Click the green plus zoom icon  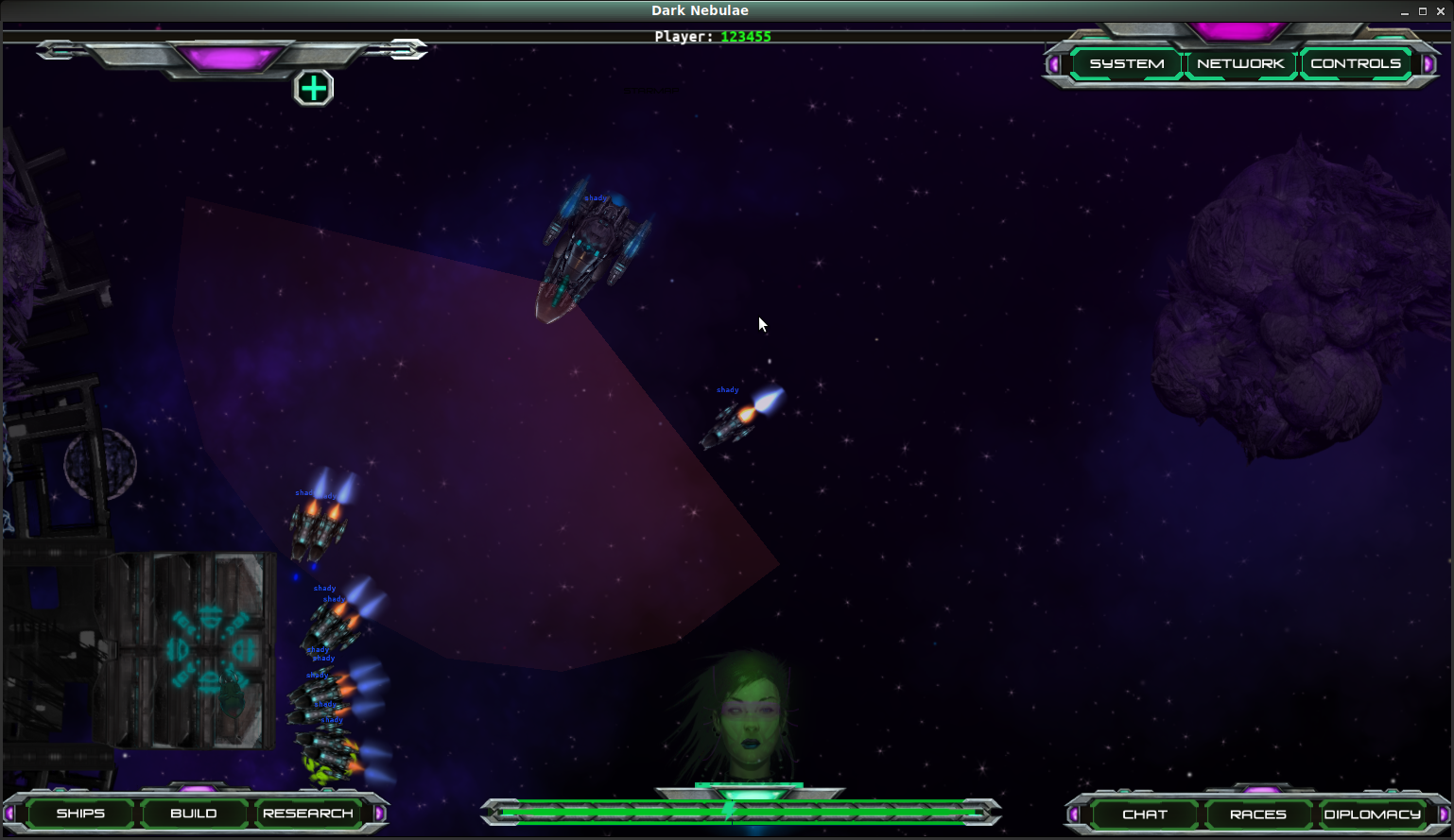tap(313, 87)
